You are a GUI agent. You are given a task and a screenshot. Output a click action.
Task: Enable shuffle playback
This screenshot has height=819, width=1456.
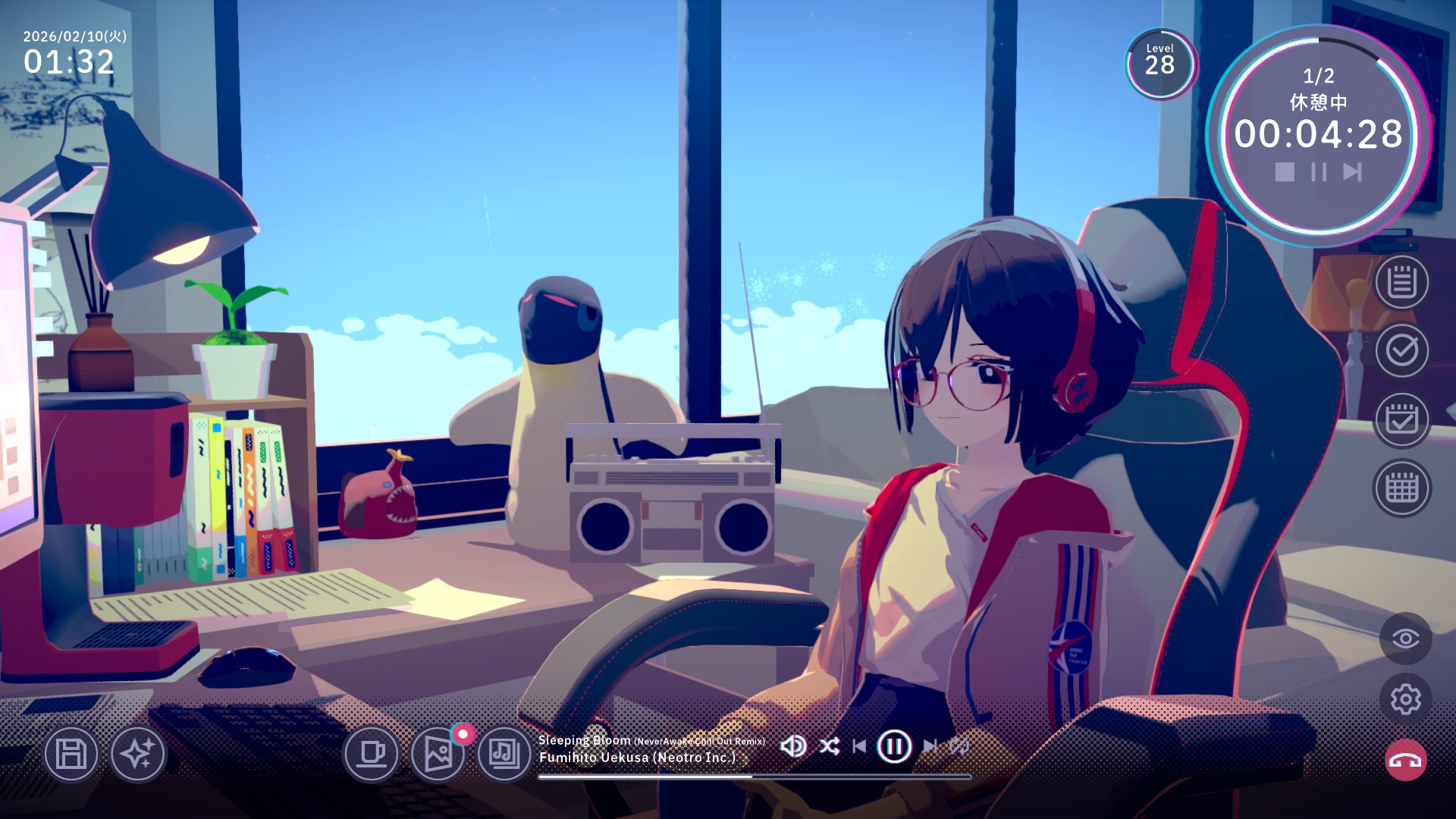(x=830, y=746)
